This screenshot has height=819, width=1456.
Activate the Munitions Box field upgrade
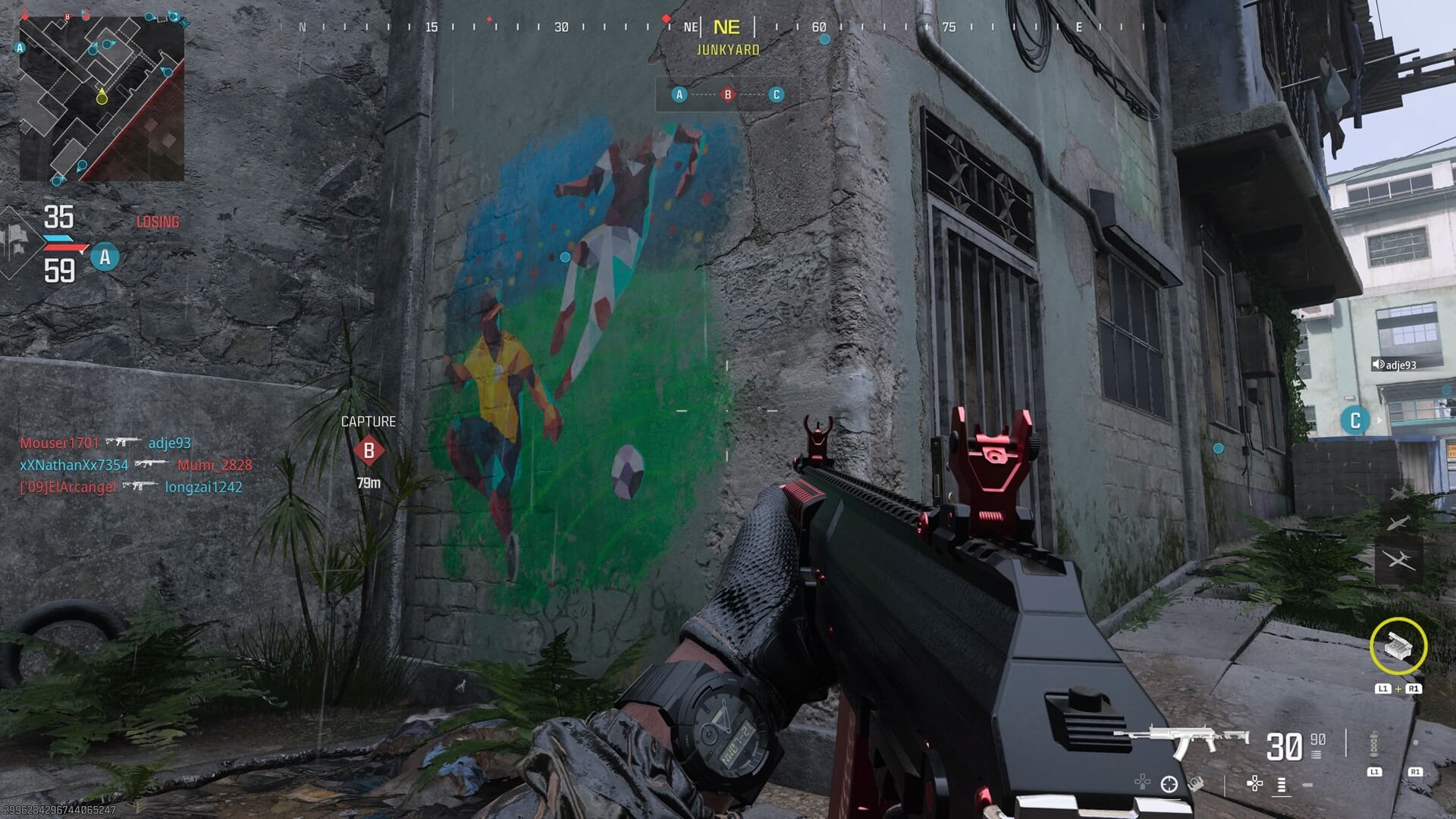pos(1398,646)
